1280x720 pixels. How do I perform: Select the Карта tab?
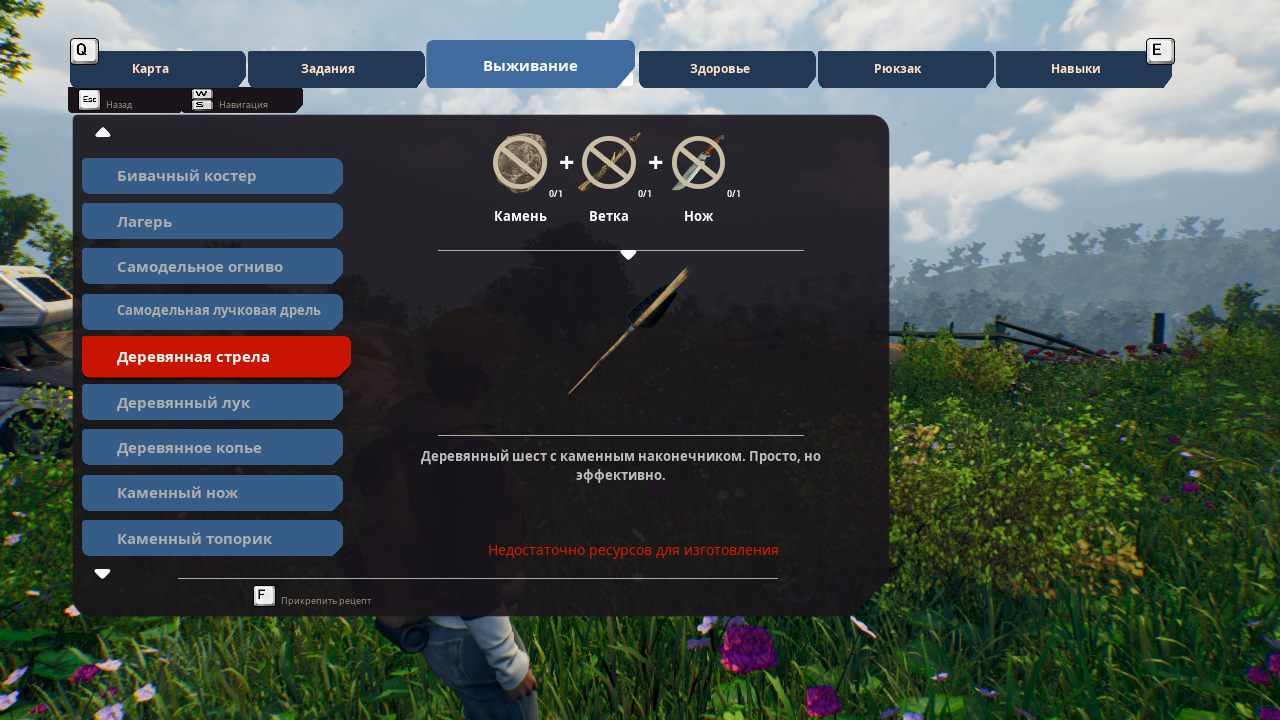coord(150,68)
